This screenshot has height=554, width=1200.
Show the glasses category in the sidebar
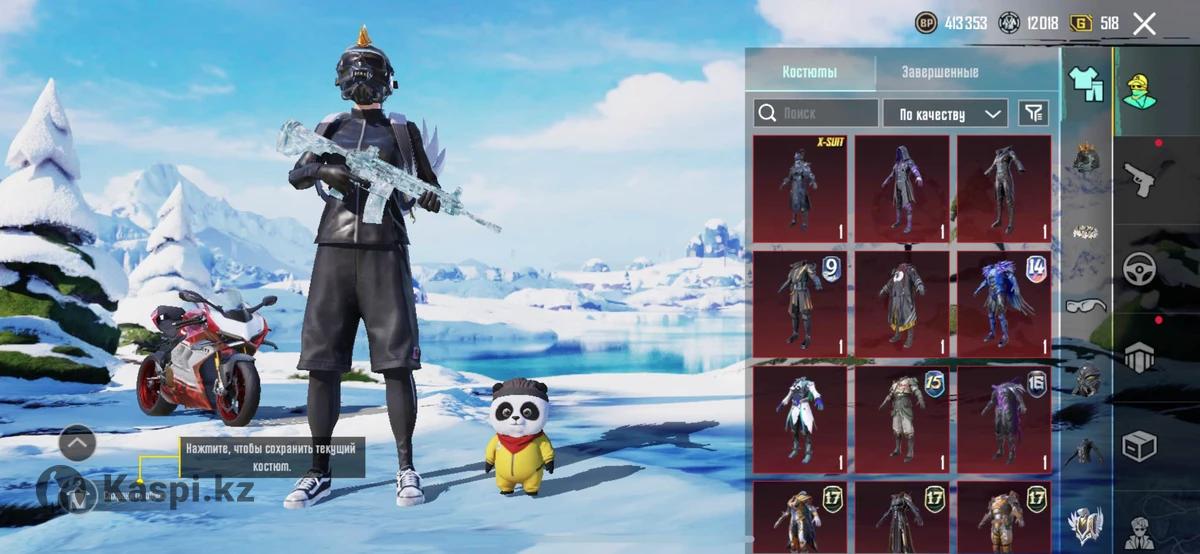point(1087,305)
